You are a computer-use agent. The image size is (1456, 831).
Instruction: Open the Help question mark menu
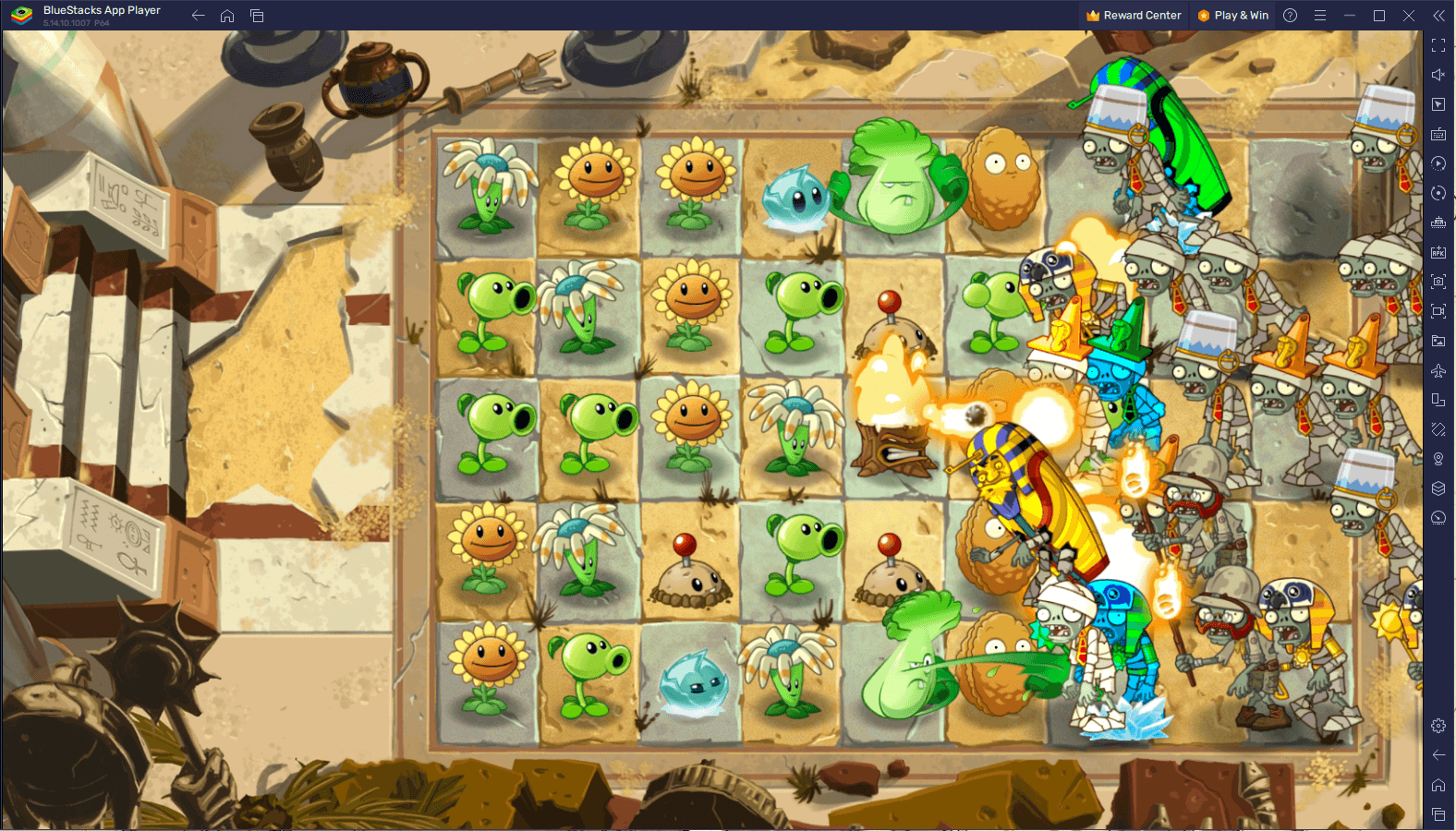click(x=1288, y=15)
